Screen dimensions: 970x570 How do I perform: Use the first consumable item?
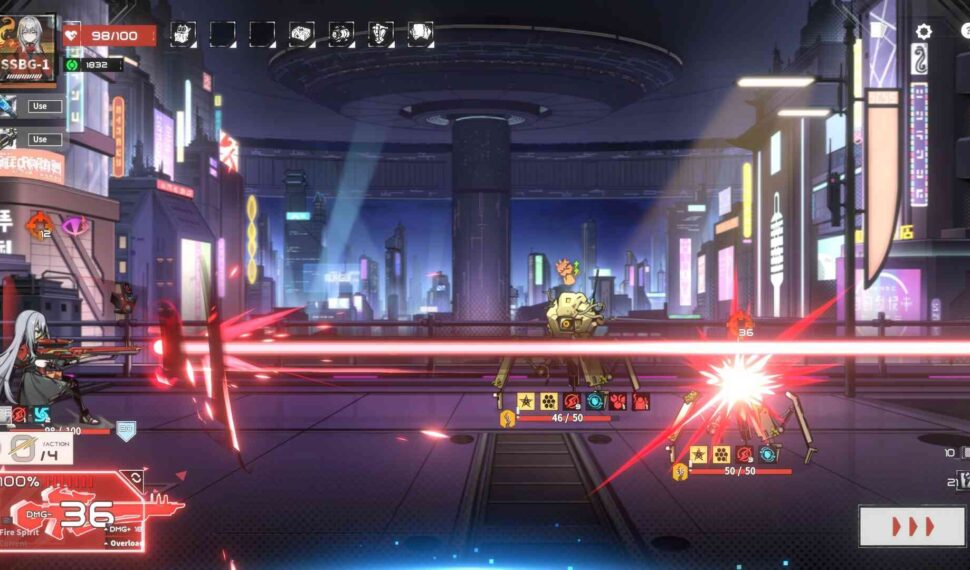39,106
